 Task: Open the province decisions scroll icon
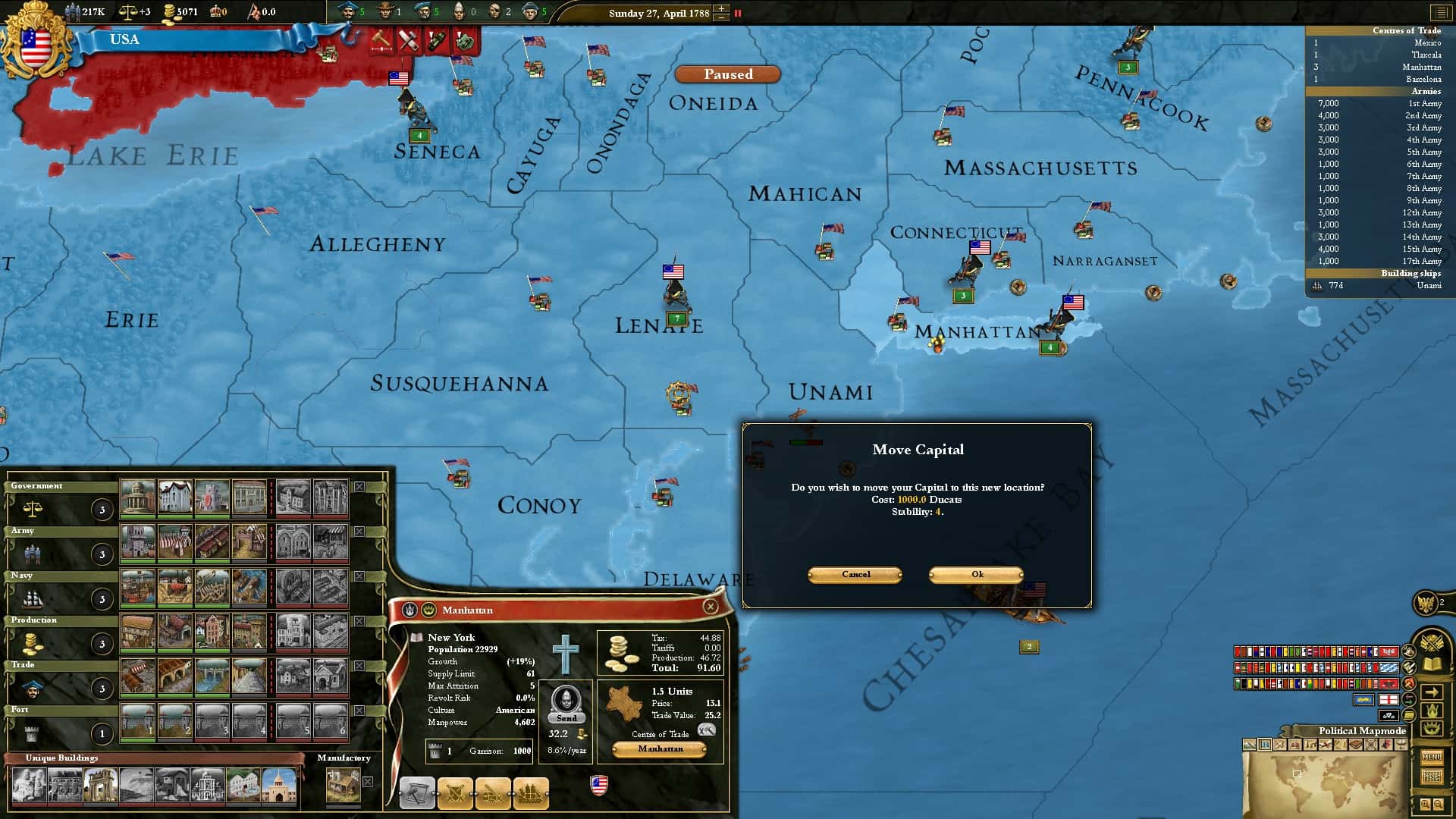pyautogui.click(x=416, y=793)
